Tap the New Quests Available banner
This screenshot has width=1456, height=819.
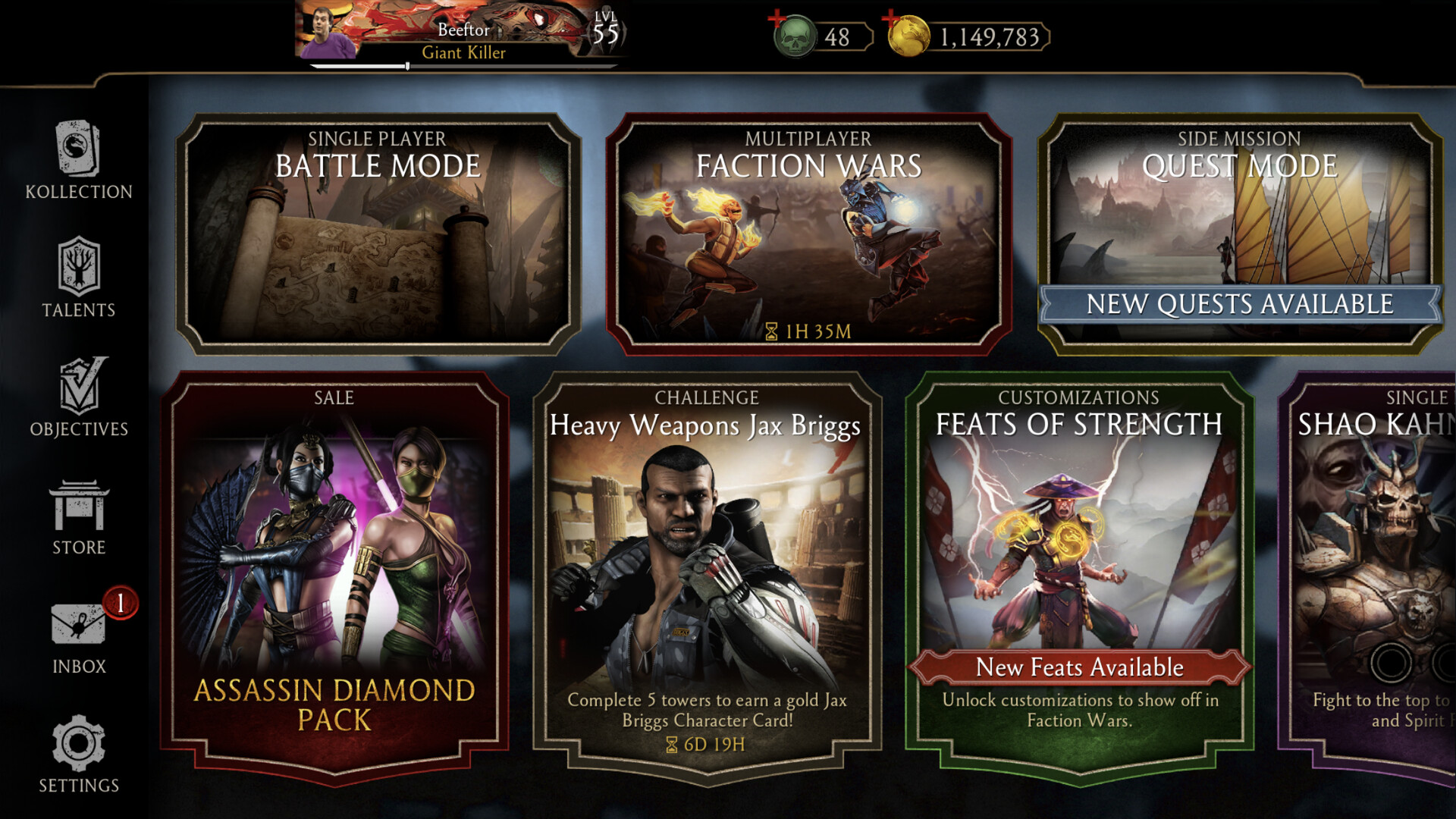1239,305
